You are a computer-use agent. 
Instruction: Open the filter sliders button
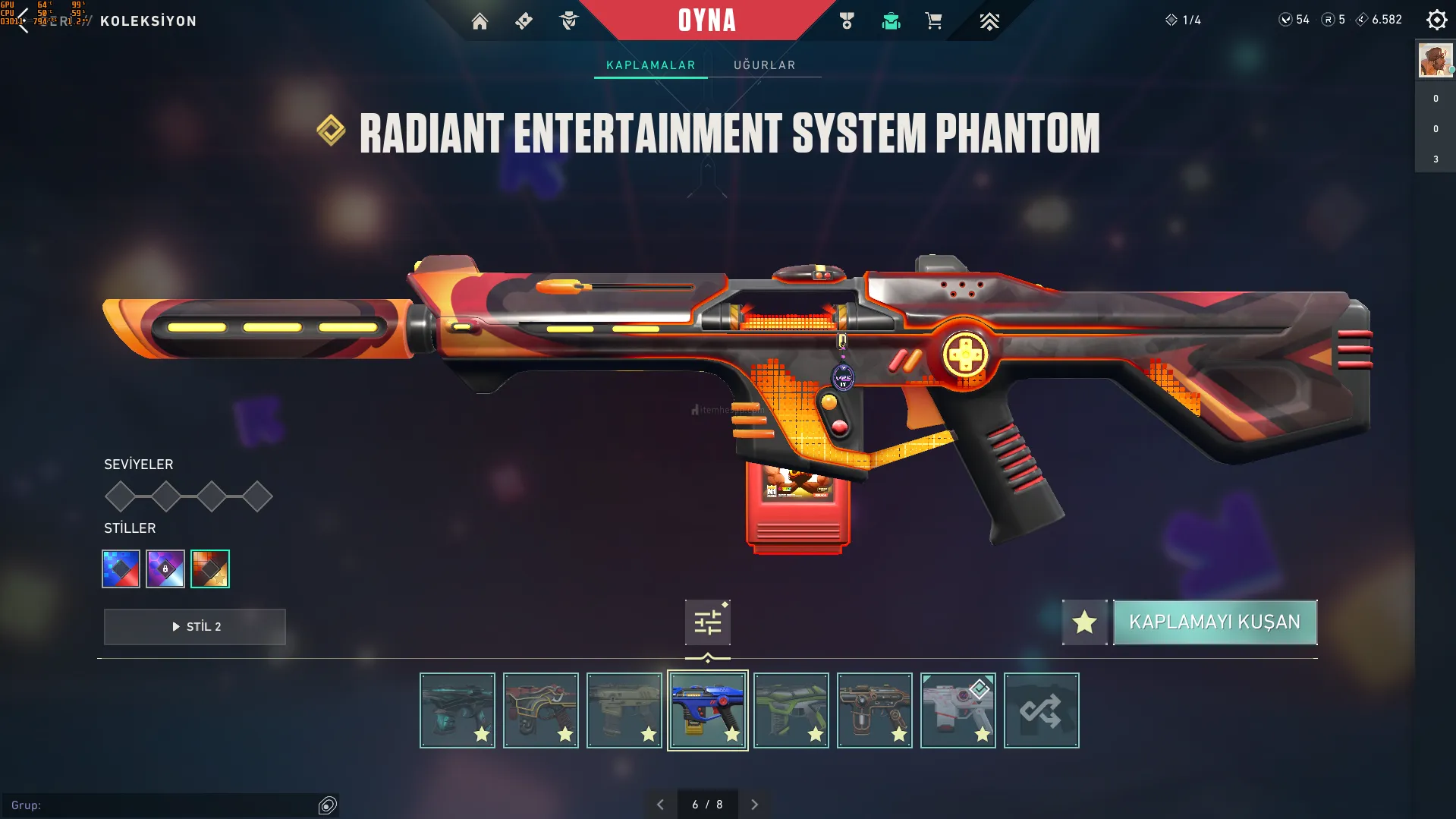[x=707, y=622]
